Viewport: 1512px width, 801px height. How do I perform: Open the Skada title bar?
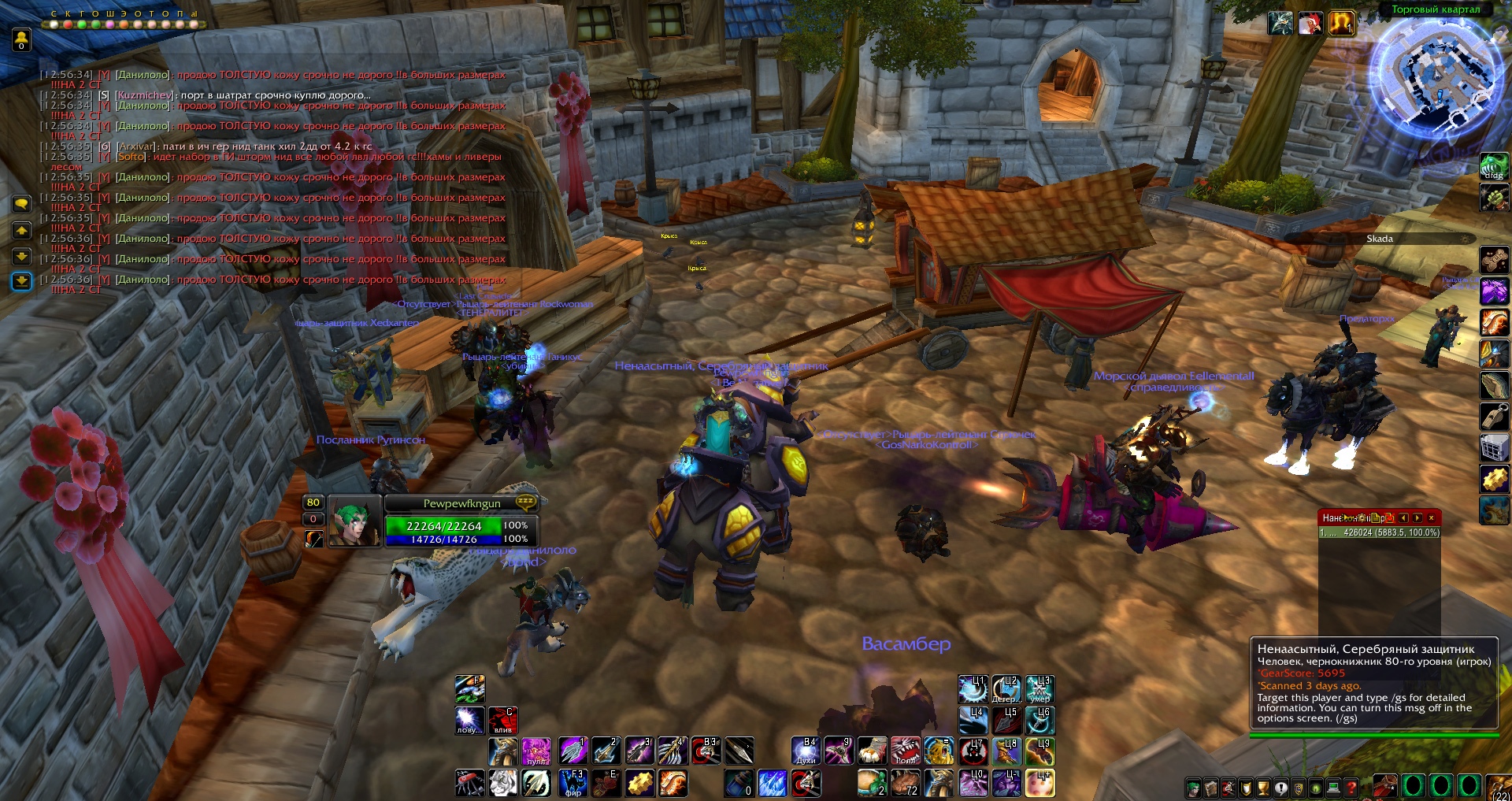click(1379, 239)
